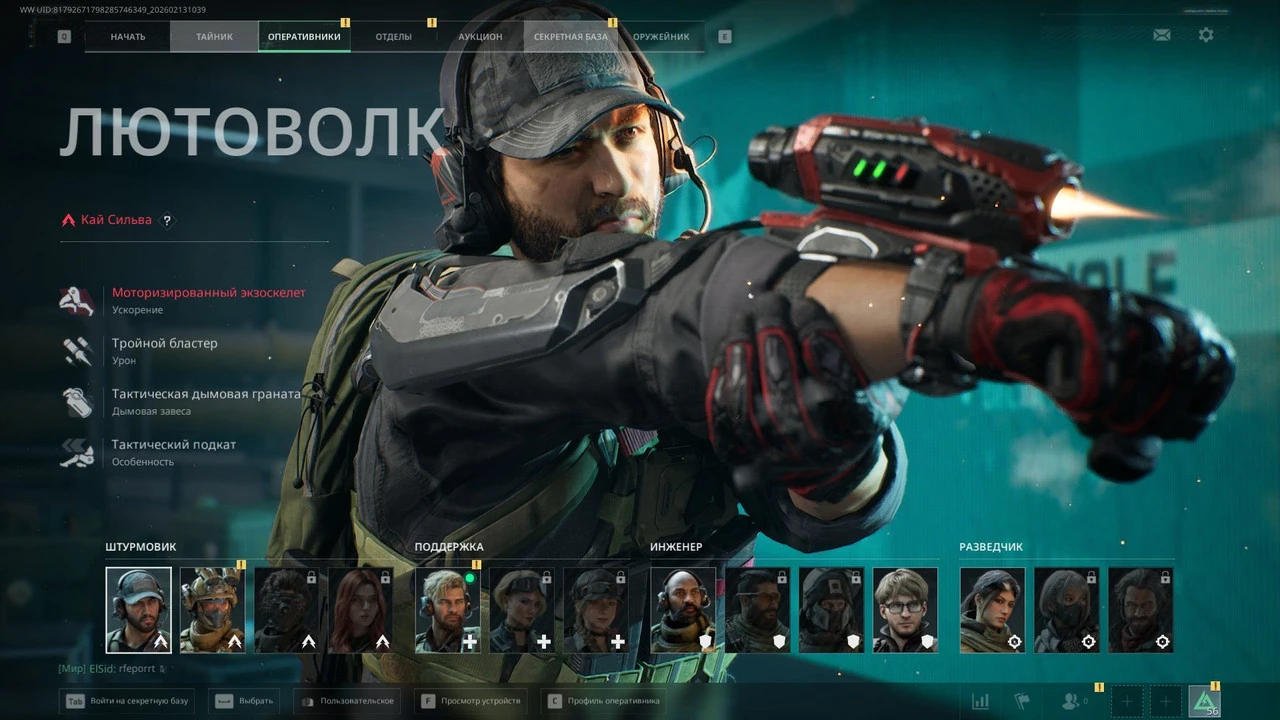Choose the red-haired locked assault operator
This screenshot has height=720, width=1280.
pos(361,610)
